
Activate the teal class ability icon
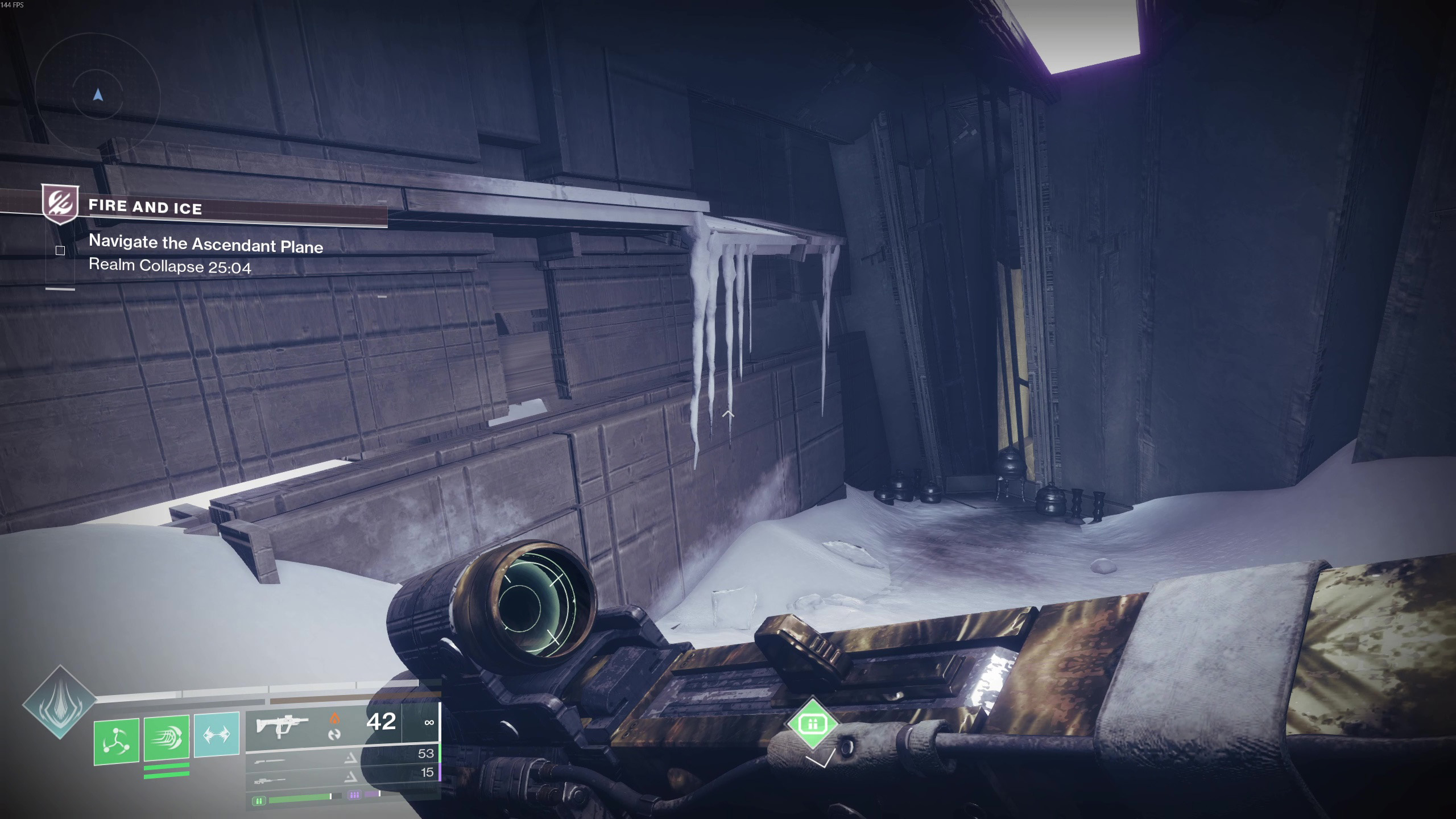217,734
